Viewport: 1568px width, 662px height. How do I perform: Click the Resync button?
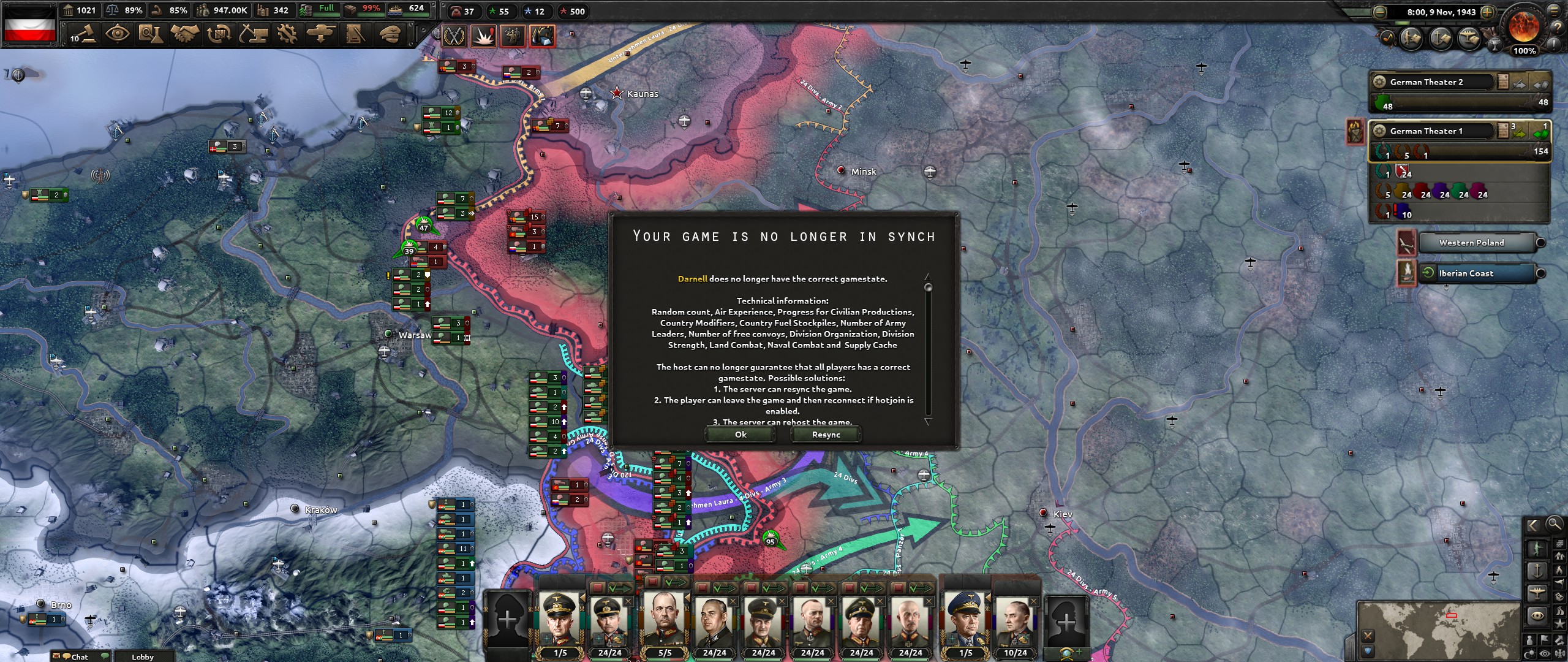point(826,434)
